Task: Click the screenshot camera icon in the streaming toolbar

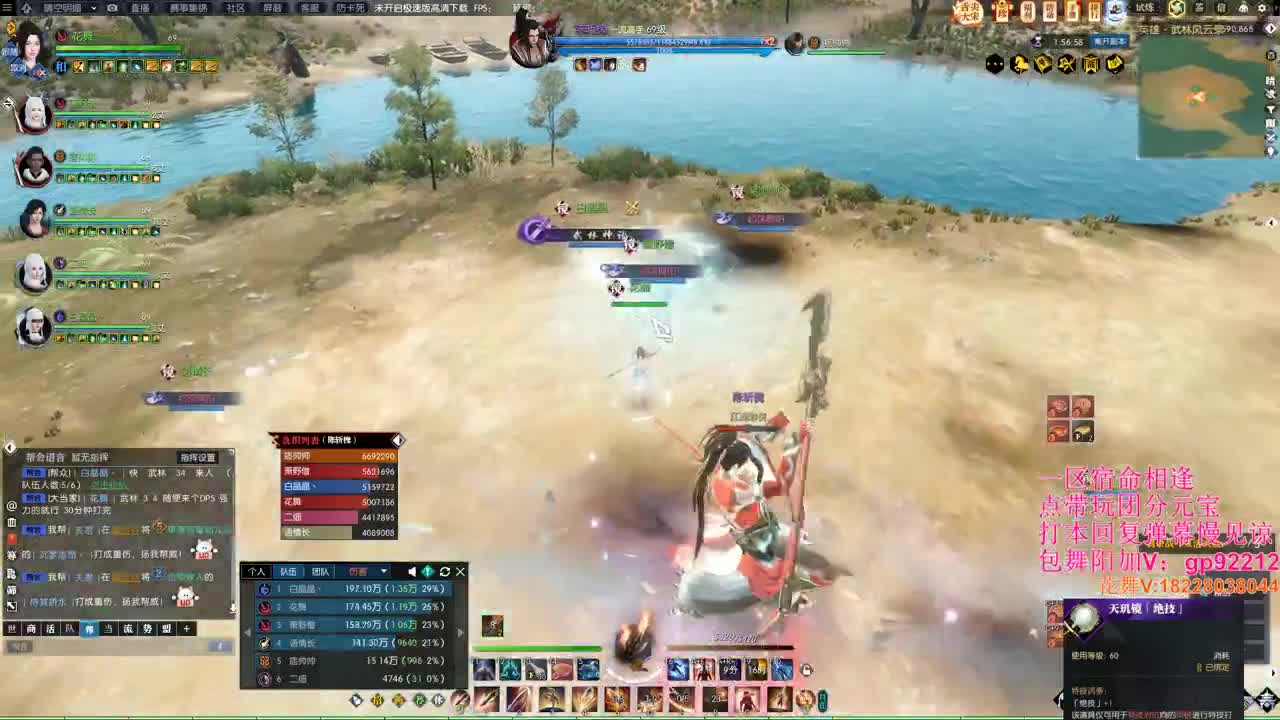Action: [112, 6]
